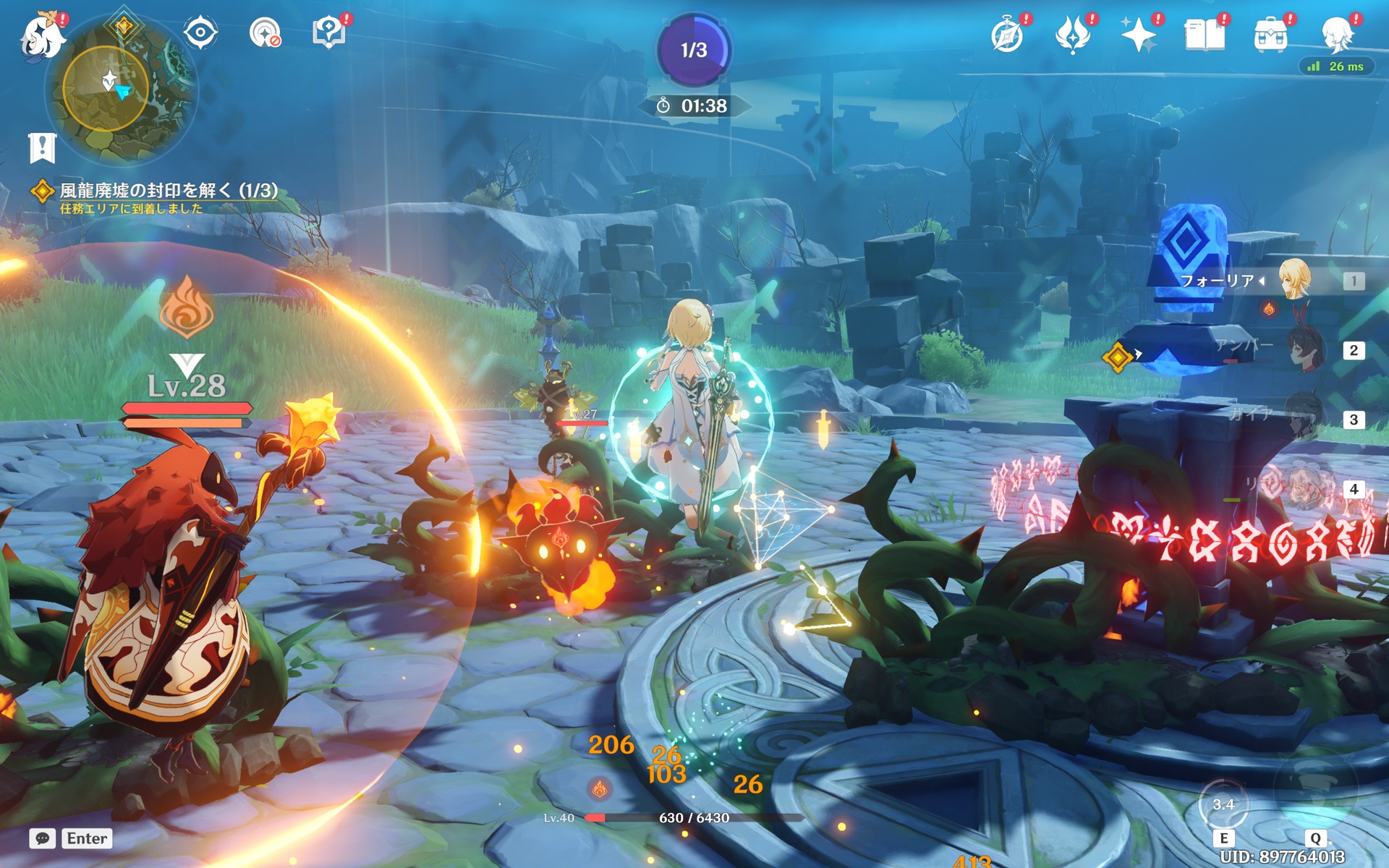
Task: Open the quest log banner icon
Action: click(42, 148)
